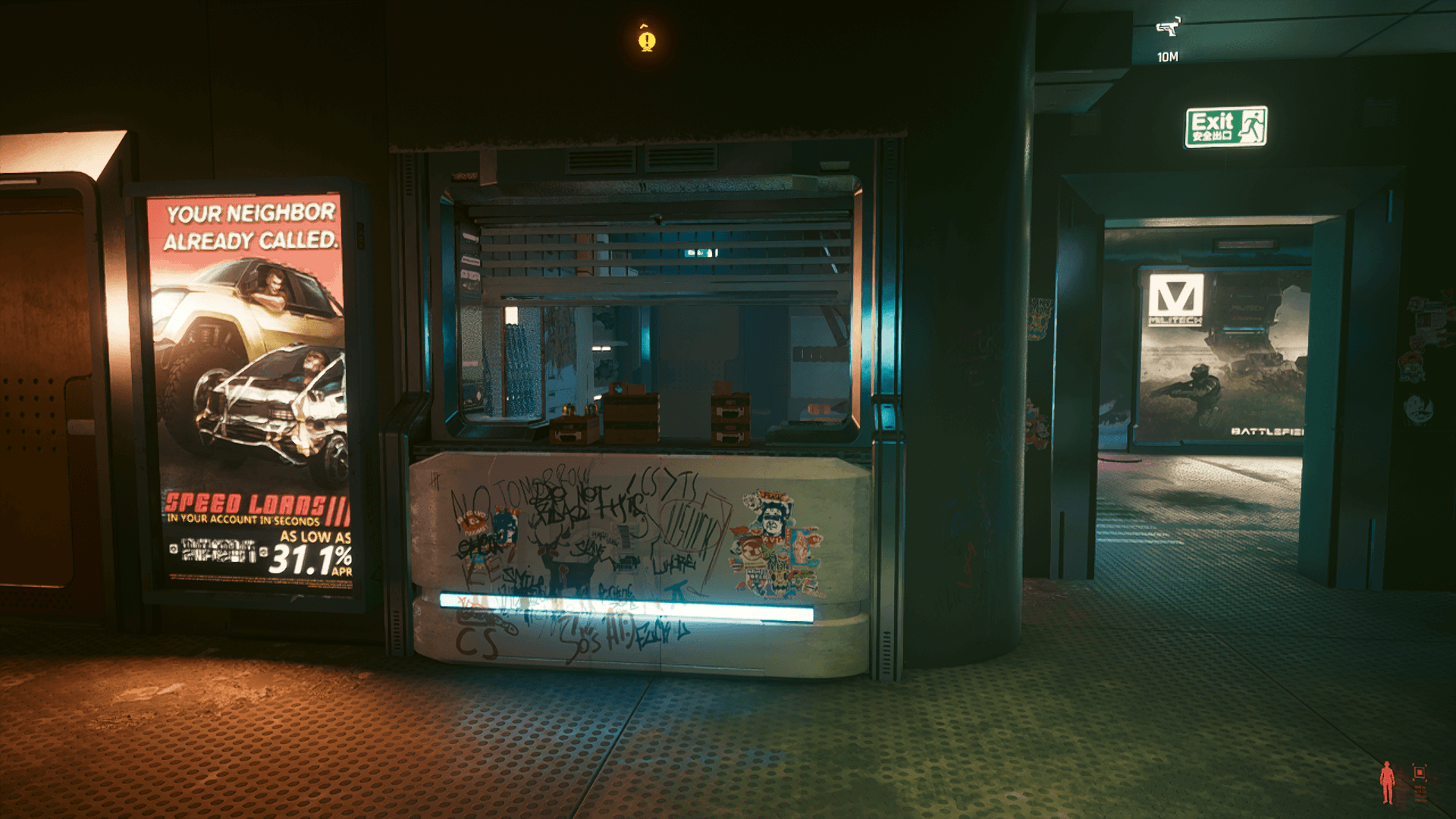Click the red player silhouette icon
Screen dimensions: 1456x819
pyautogui.click(x=1387, y=782)
